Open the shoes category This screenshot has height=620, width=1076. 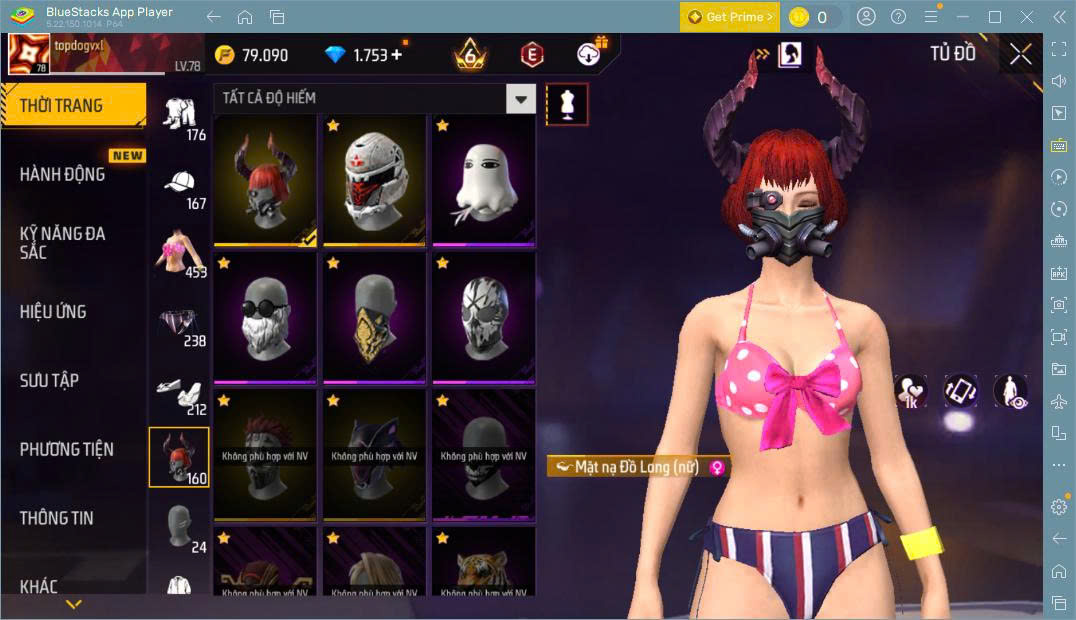tap(180, 393)
